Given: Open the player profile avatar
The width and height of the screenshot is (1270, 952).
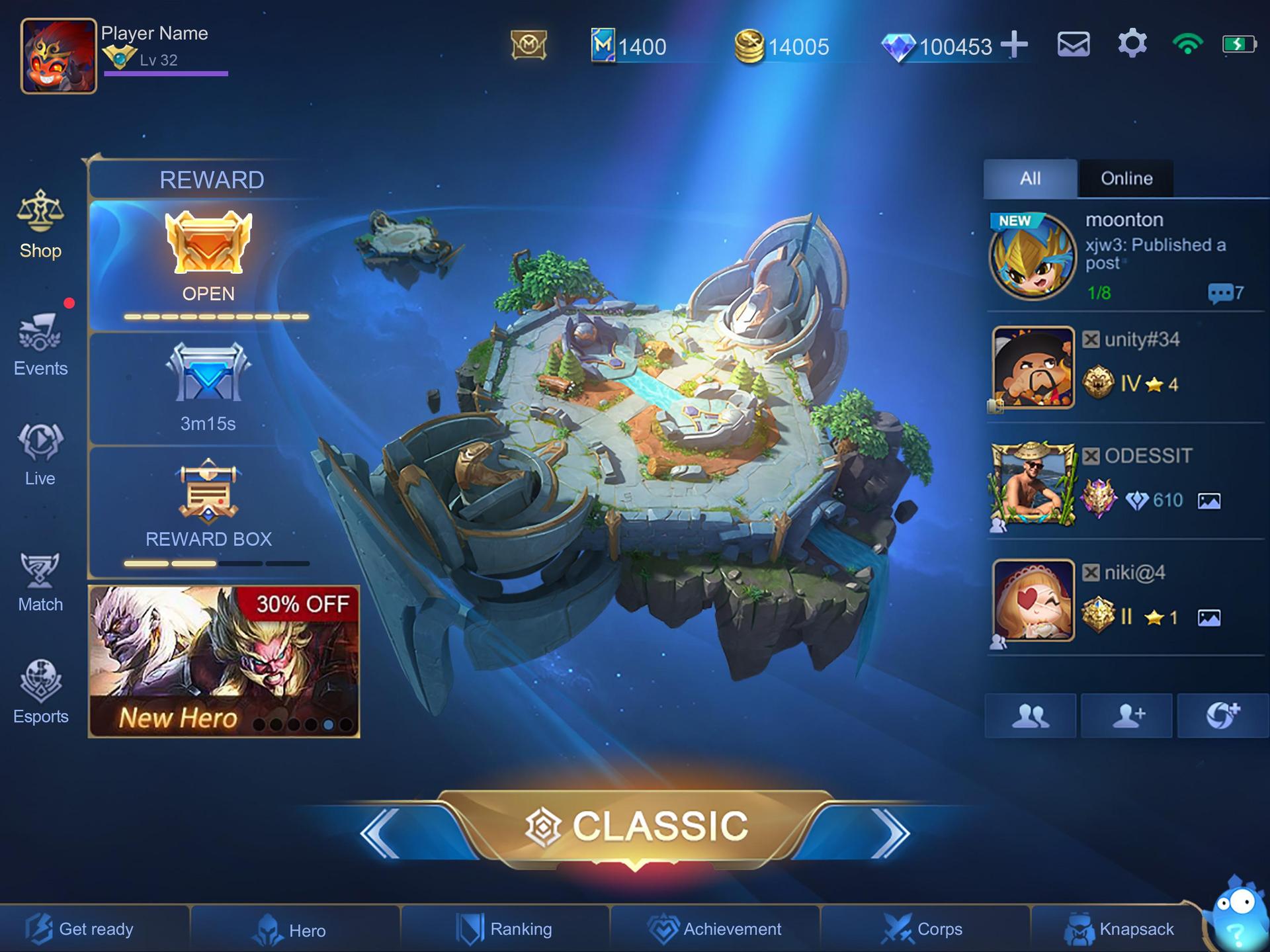Looking at the screenshot, I should coord(59,56).
